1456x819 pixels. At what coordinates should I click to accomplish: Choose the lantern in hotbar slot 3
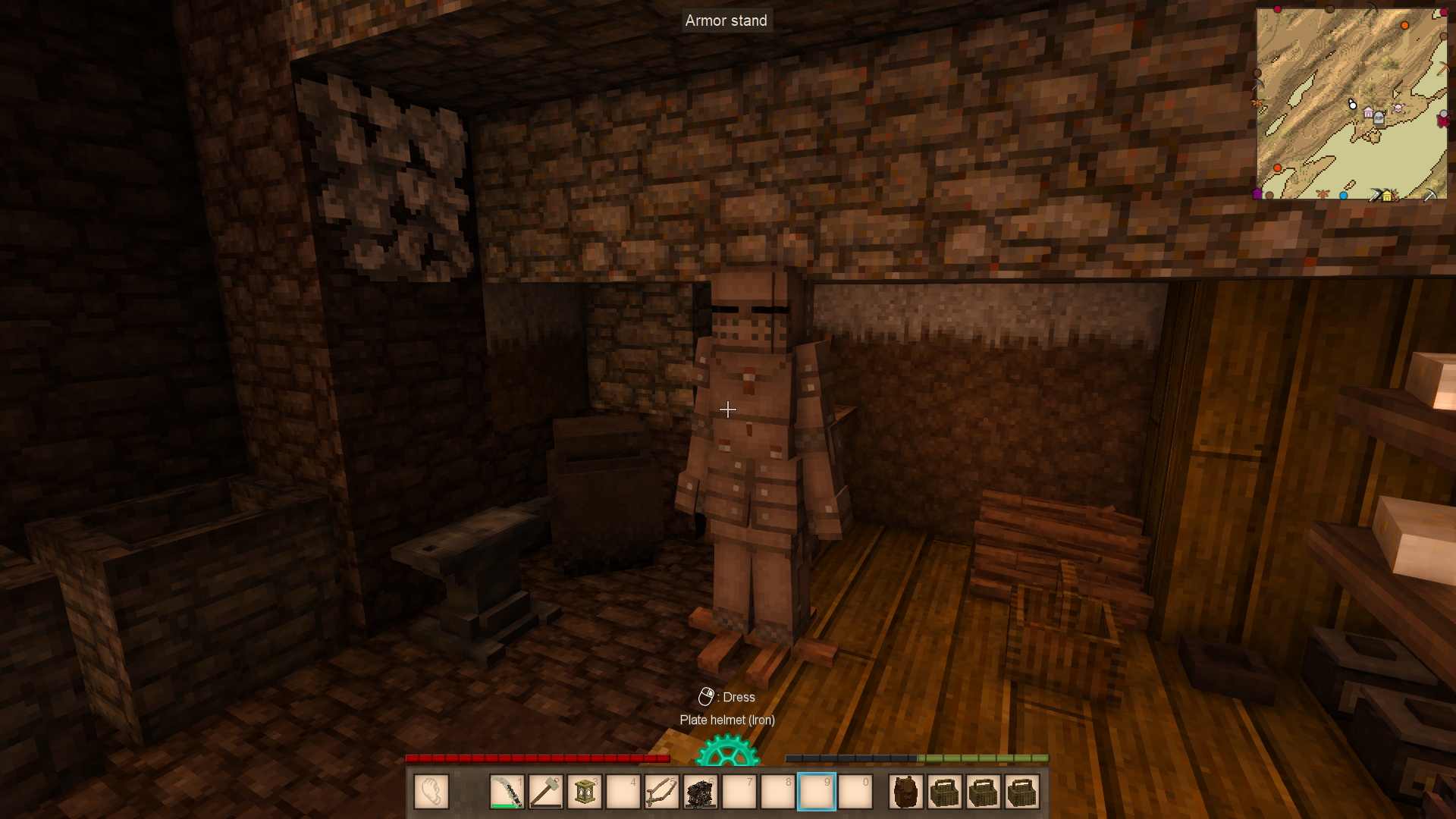[585, 792]
